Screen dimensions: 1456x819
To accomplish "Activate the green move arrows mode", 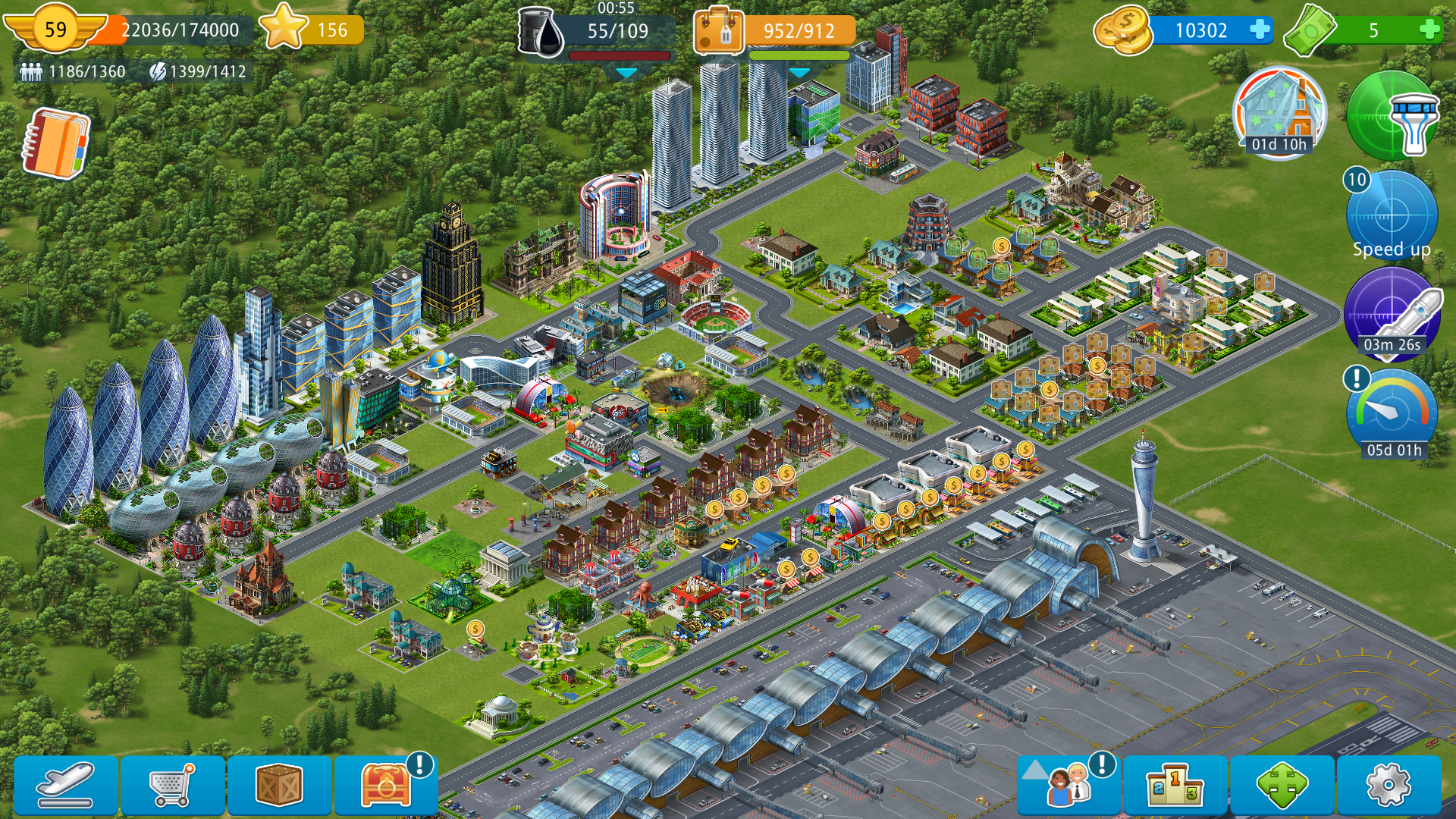I will click(x=1282, y=785).
